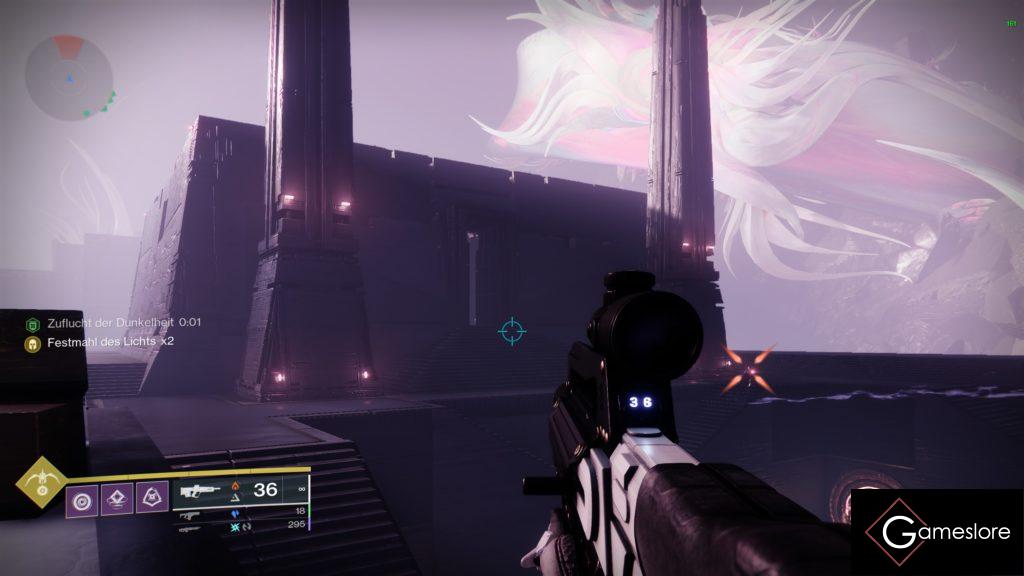The image size is (1024, 576).
Task: Use the spiral grenade ability icon
Action: (x=82, y=497)
